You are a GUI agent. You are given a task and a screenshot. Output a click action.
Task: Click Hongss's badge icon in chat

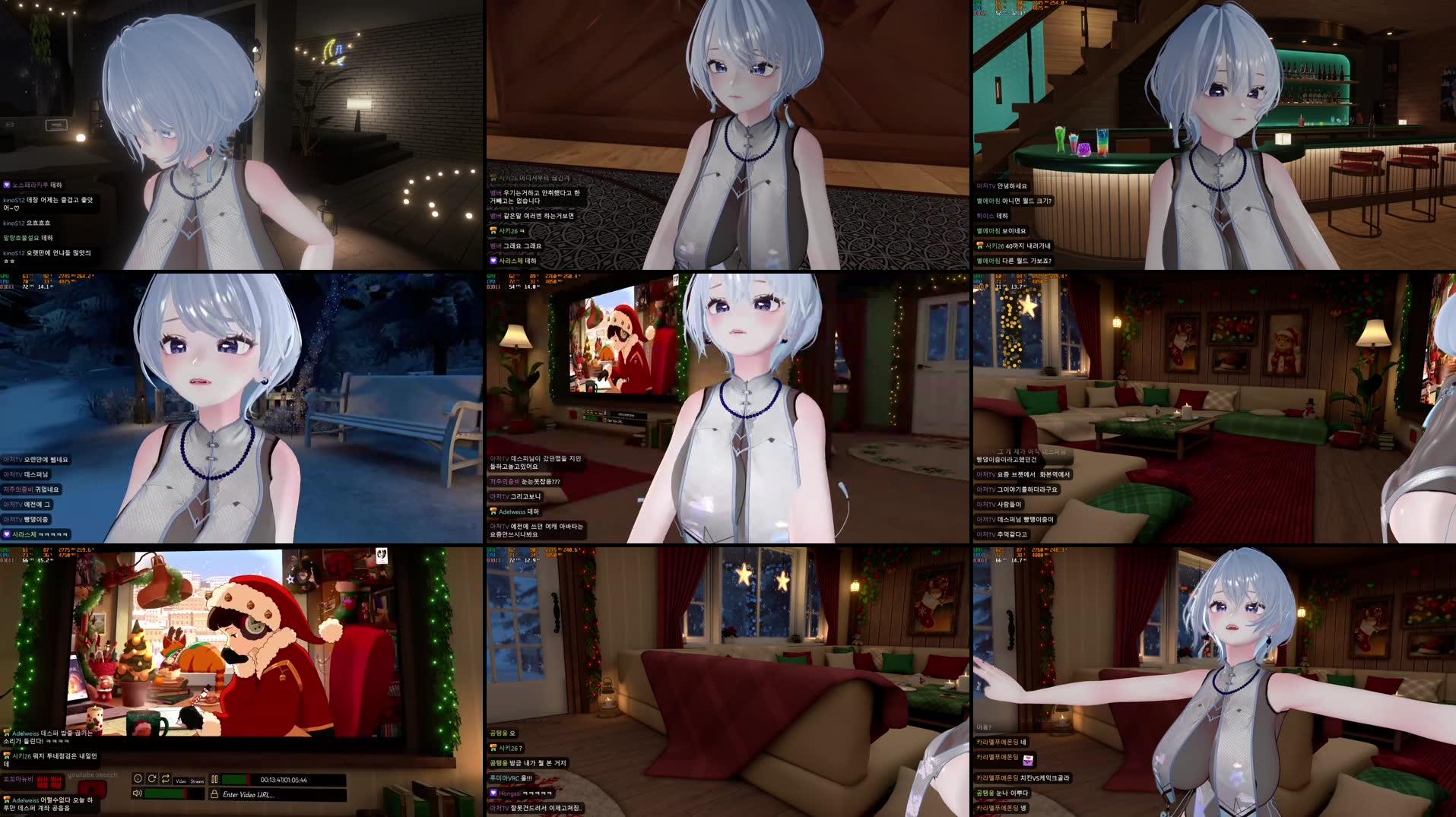(x=493, y=793)
